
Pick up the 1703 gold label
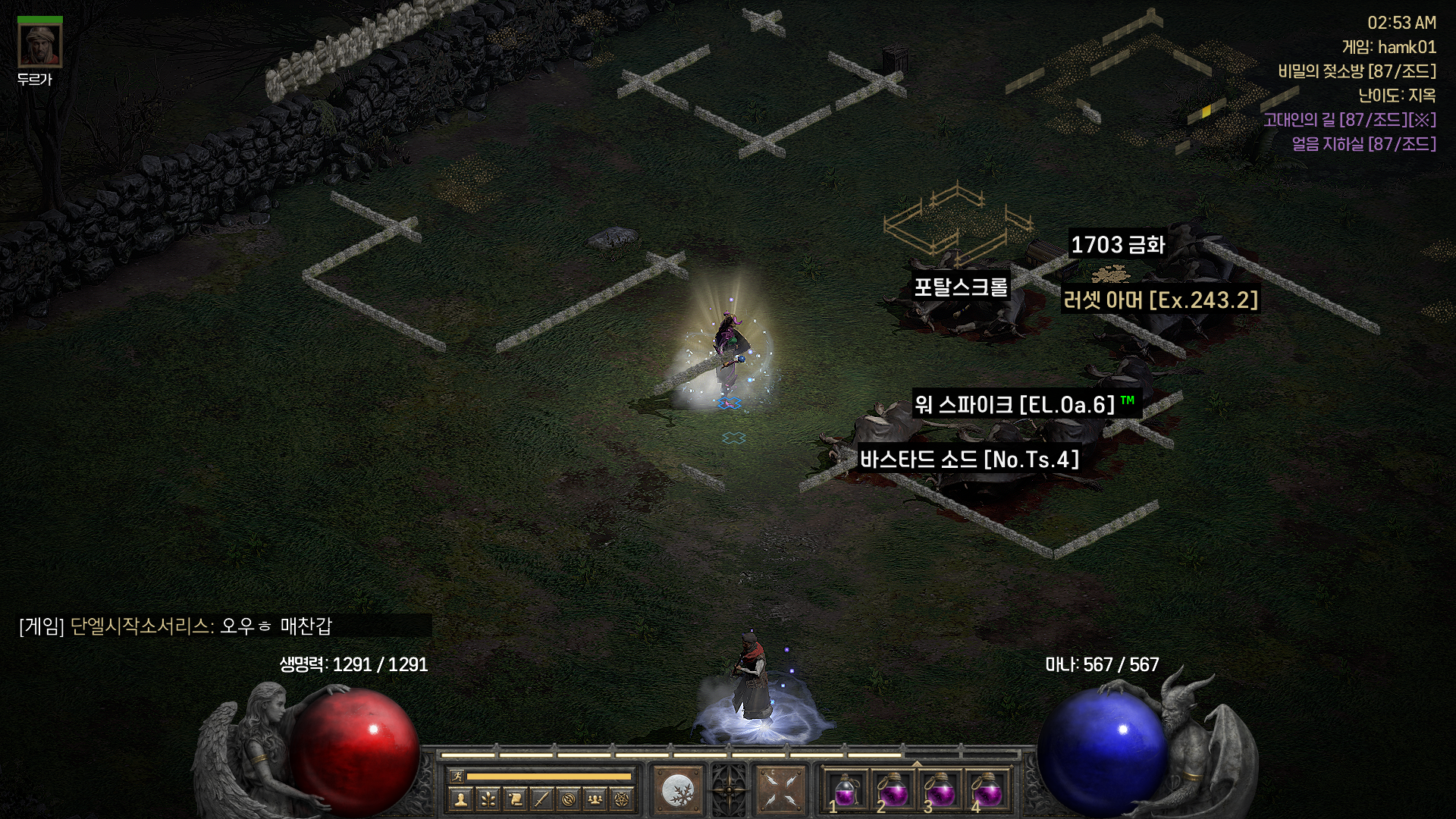[1117, 245]
